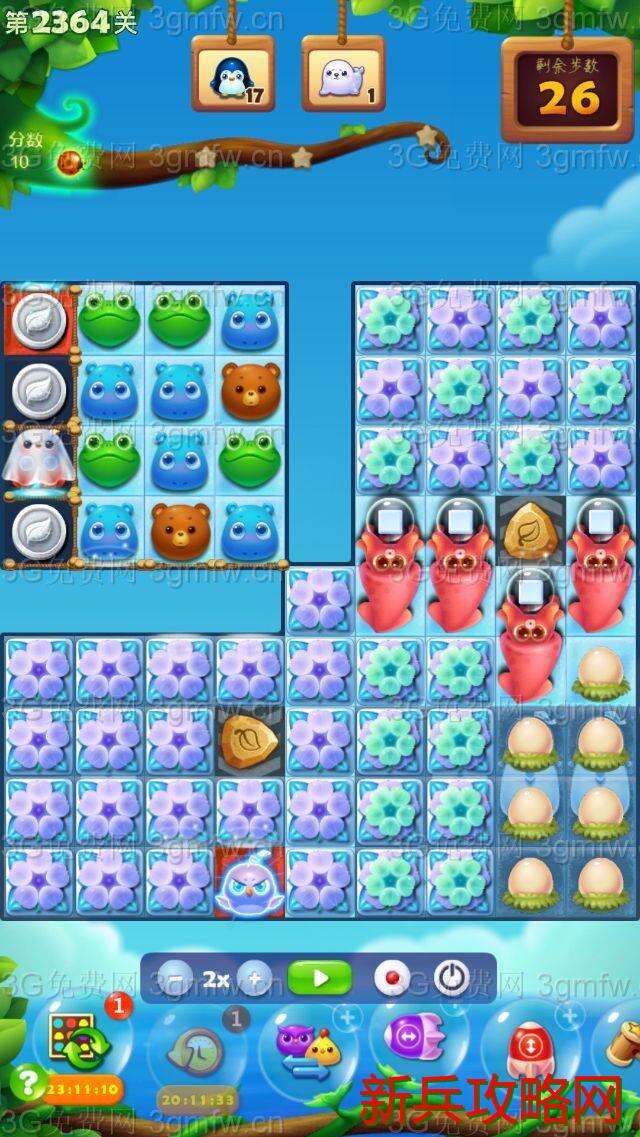Hit the green play button
This screenshot has width=640, height=1137.
pyautogui.click(x=319, y=977)
